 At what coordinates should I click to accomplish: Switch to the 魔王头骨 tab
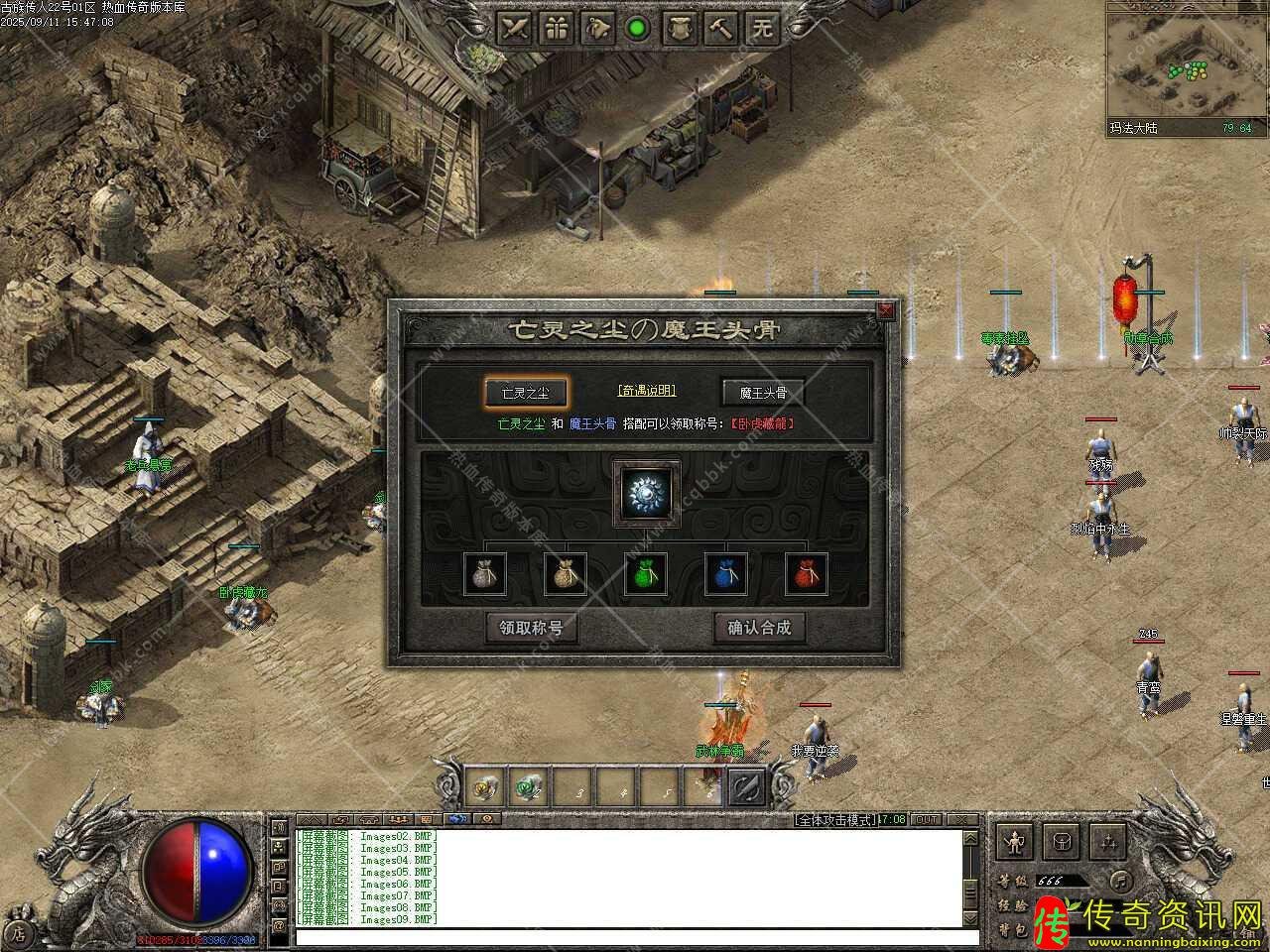pyautogui.click(x=762, y=393)
